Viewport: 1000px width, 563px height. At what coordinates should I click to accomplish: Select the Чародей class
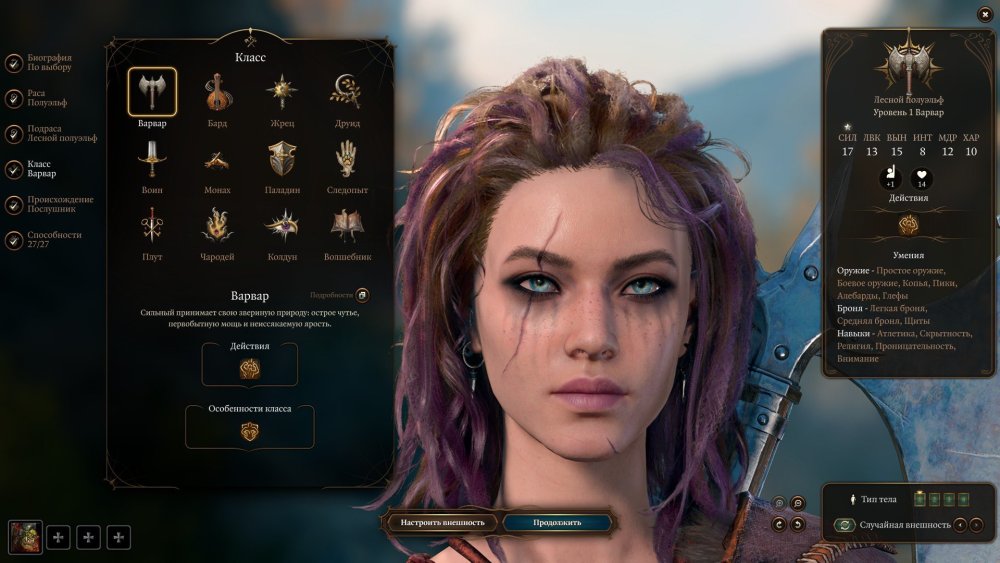click(x=218, y=227)
